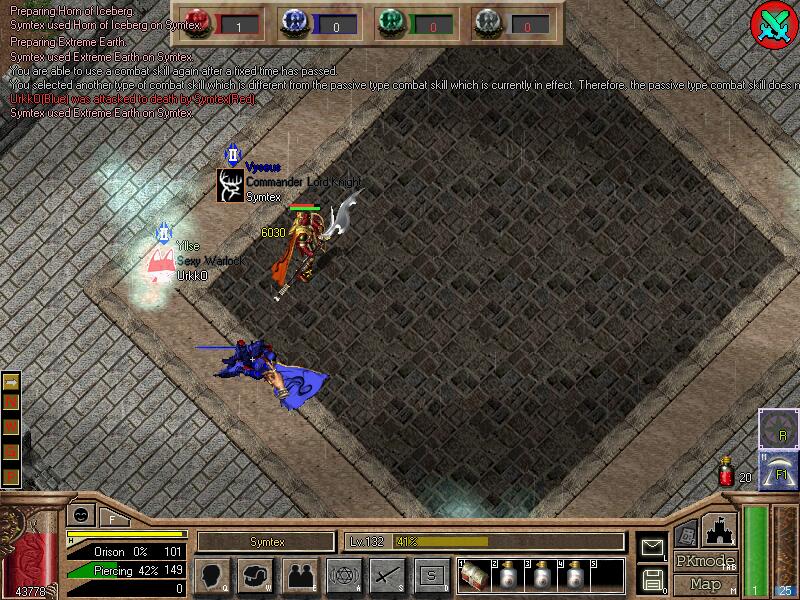This screenshot has width=800, height=600.
Task: Open the Map
Action: [705, 584]
